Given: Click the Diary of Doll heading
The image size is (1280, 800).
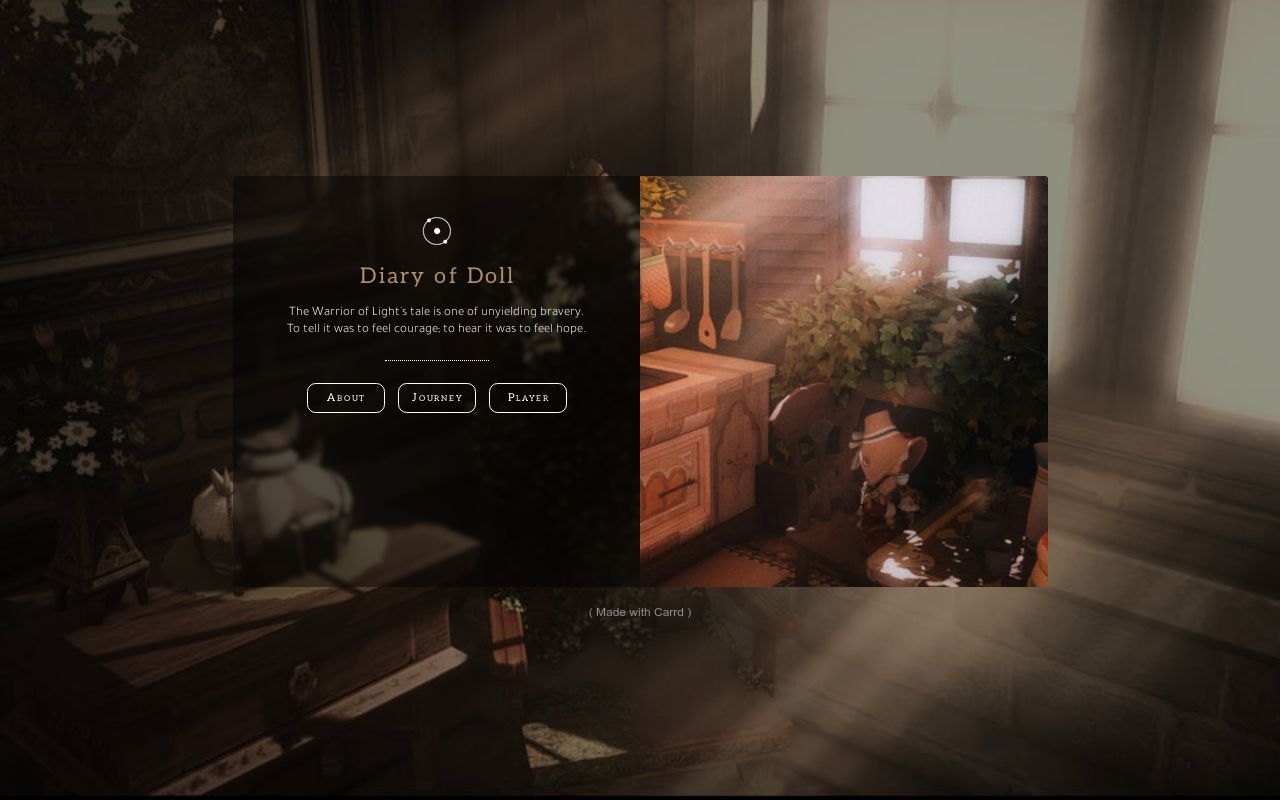Looking at the screenshot, I should 437,275.
